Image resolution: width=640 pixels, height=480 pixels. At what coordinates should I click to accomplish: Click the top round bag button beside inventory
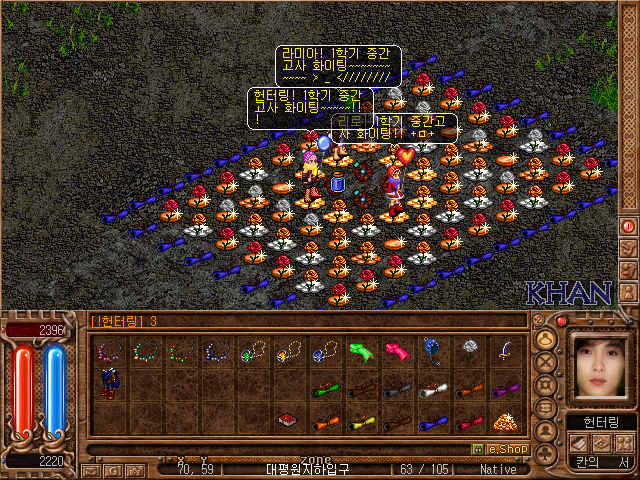(x=546, y=339)
